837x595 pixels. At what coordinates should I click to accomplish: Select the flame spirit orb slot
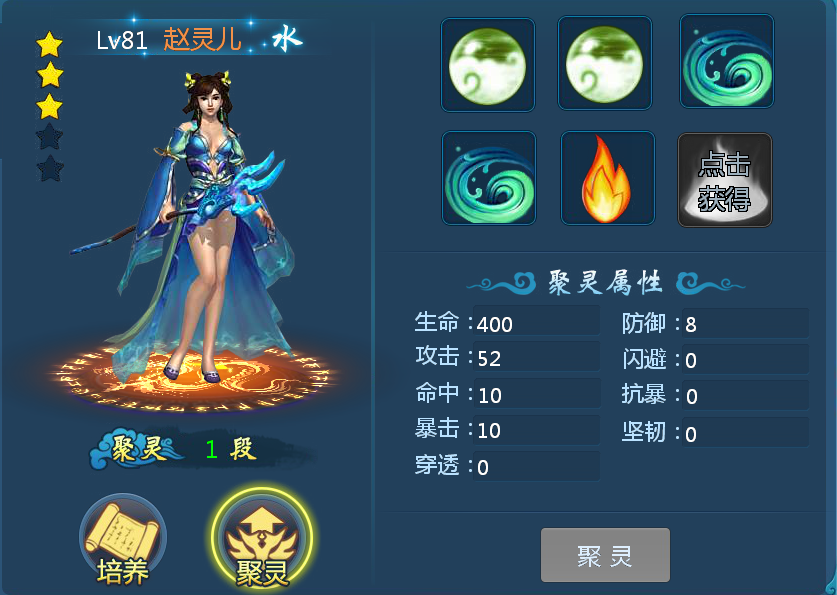607,179
